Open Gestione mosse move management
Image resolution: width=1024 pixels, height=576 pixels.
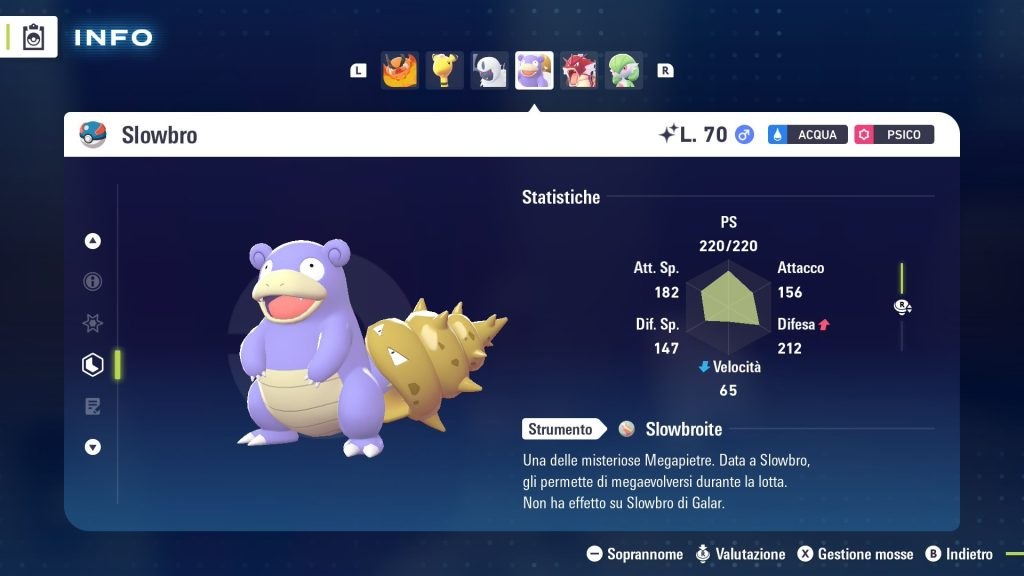[855, 554]
